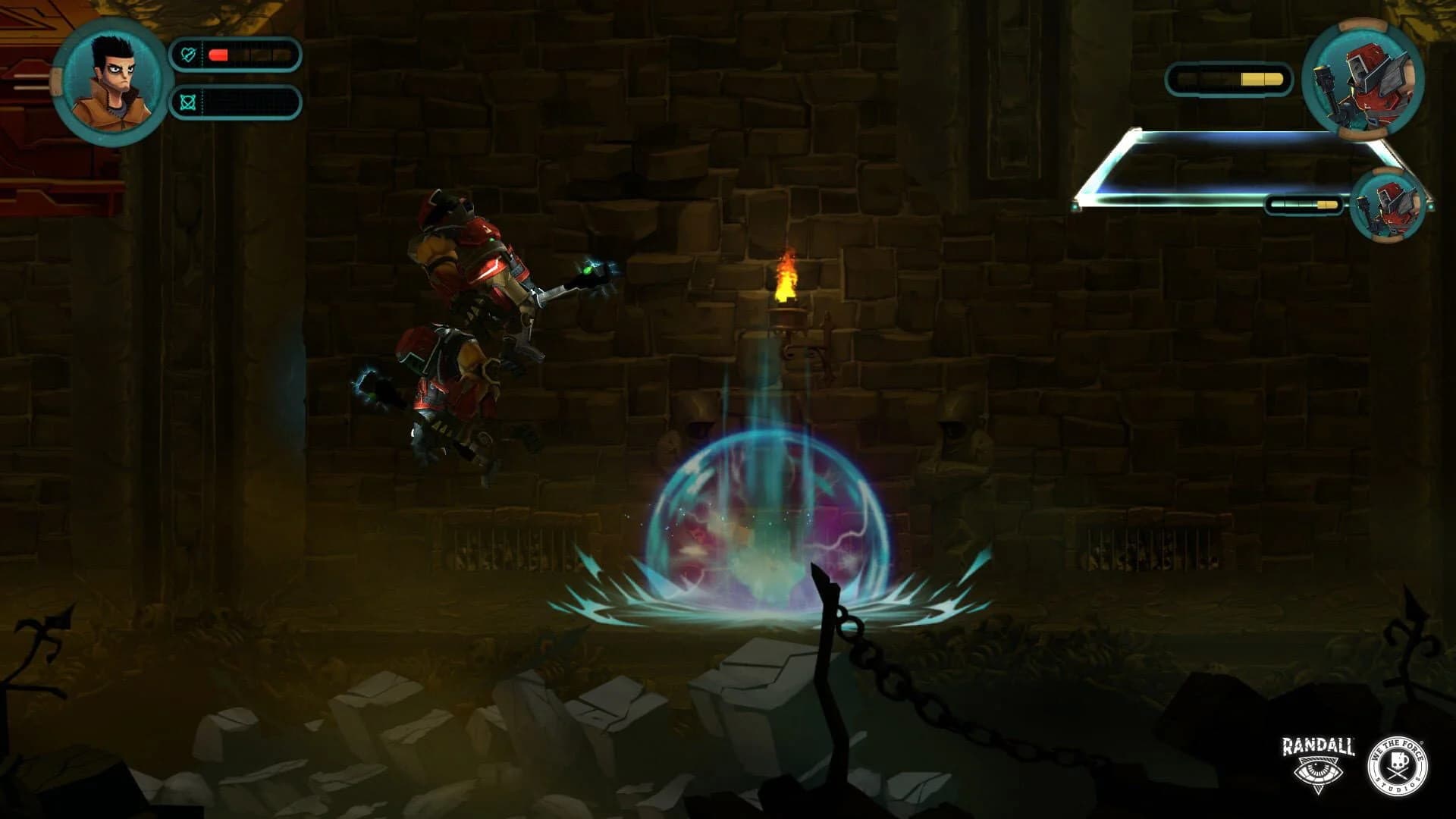
Task: Click the red segment of Randall's health bar
Action: [x=220, y=54]
